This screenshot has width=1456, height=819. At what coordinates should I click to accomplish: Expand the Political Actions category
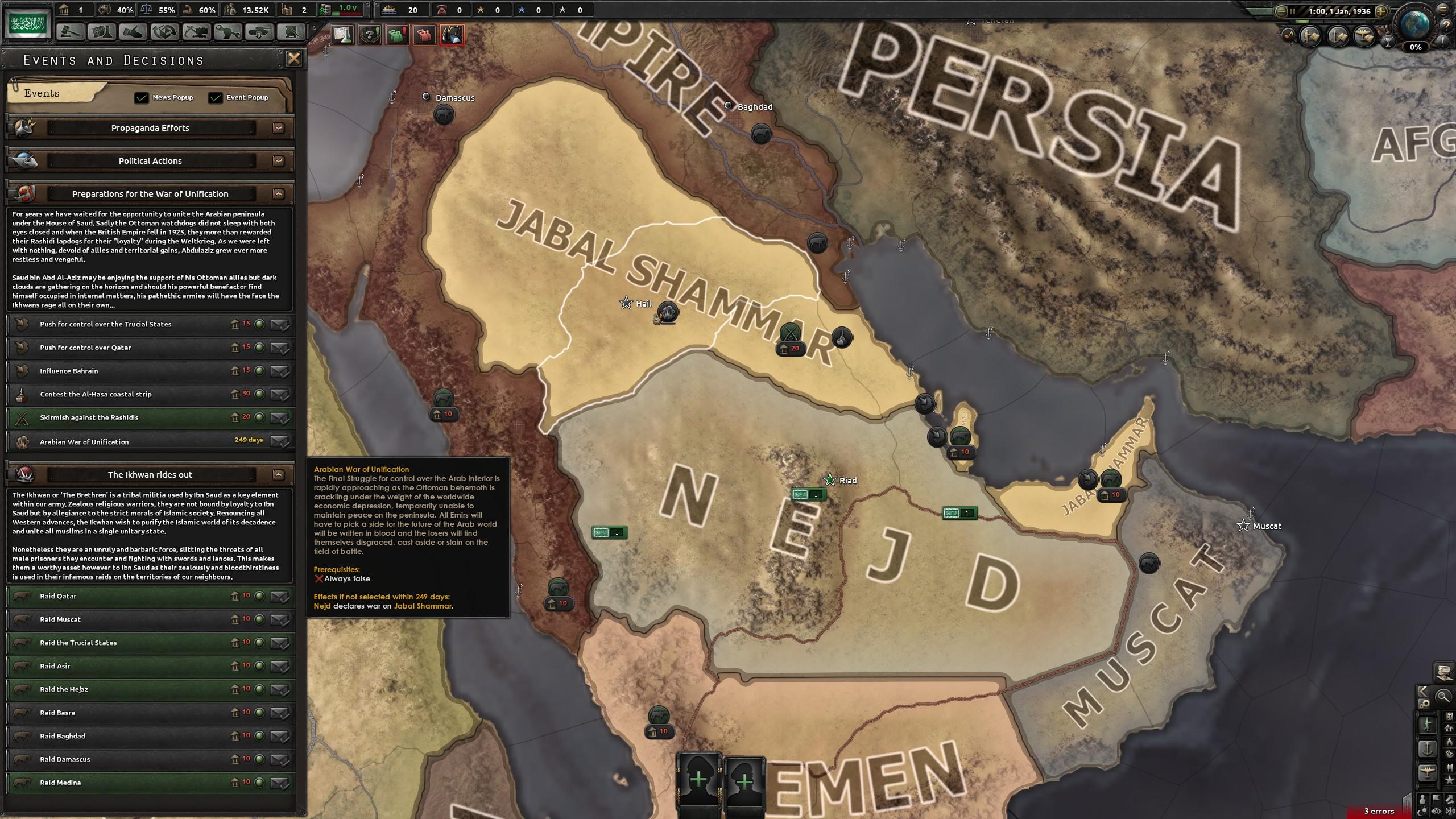[278, 161]
